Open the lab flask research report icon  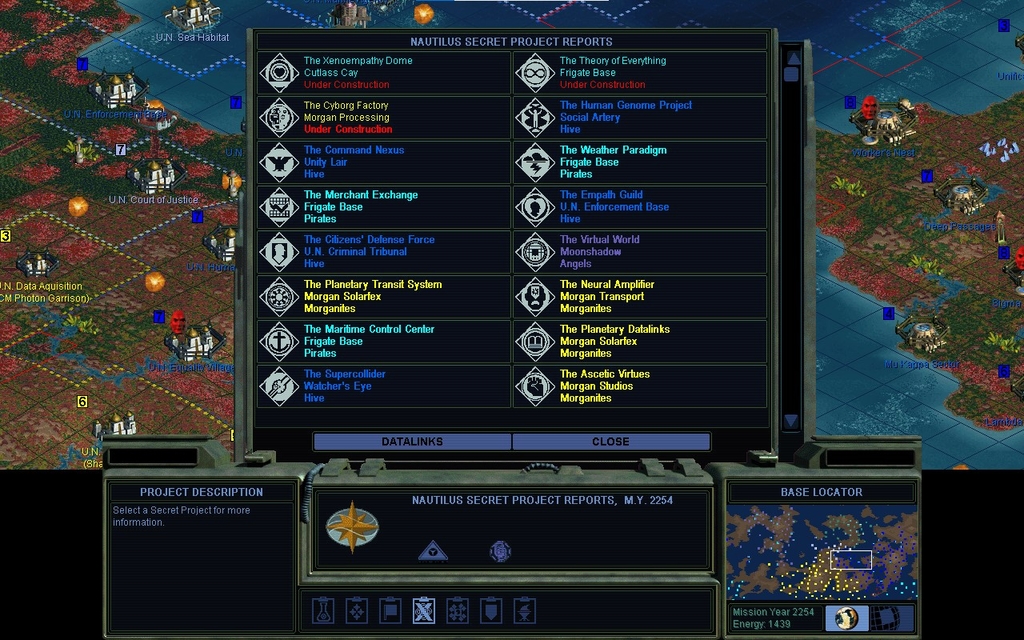[323, 610]
